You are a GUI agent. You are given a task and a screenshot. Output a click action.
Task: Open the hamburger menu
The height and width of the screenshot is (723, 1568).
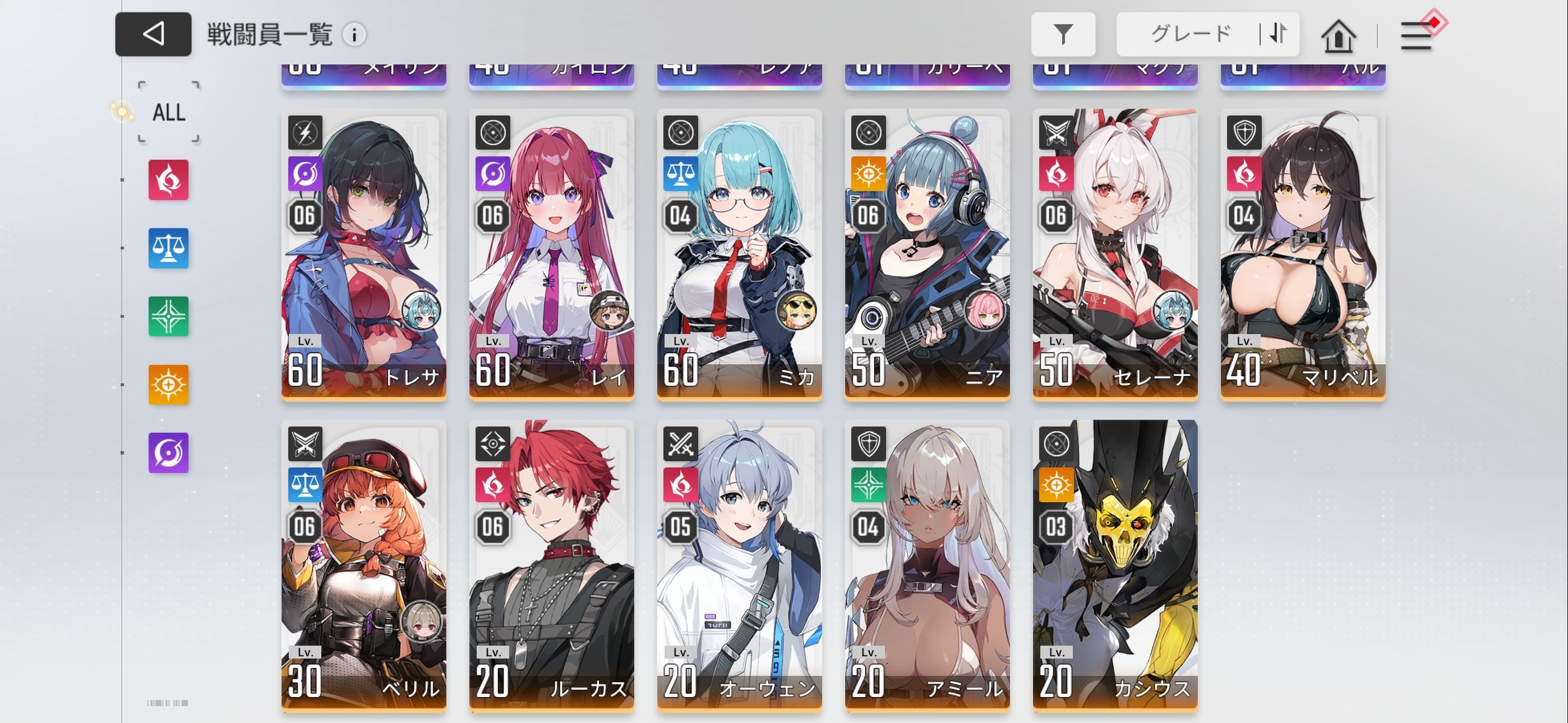[x=1416, y=36]
